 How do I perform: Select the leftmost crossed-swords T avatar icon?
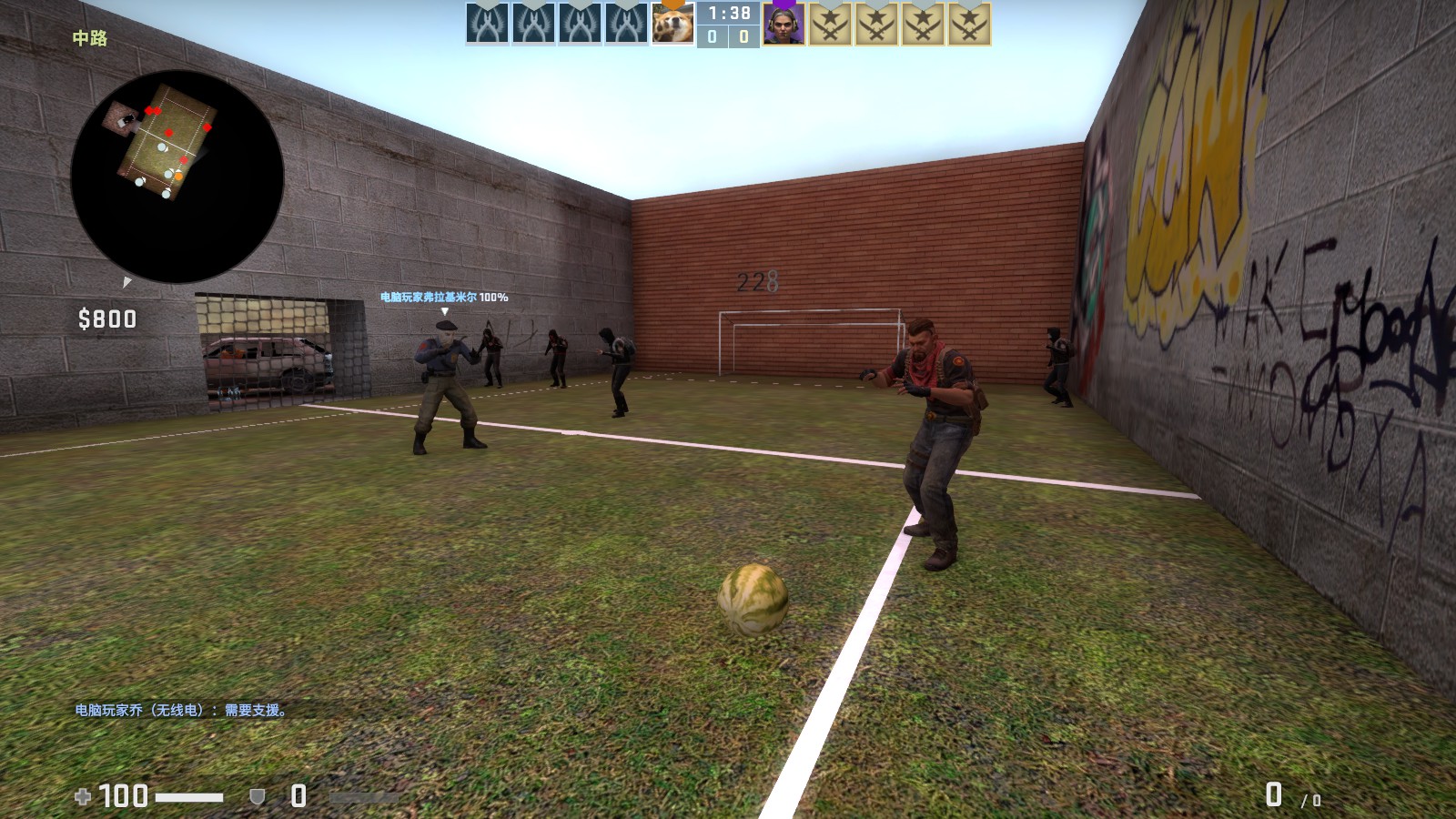pos(831,25)
